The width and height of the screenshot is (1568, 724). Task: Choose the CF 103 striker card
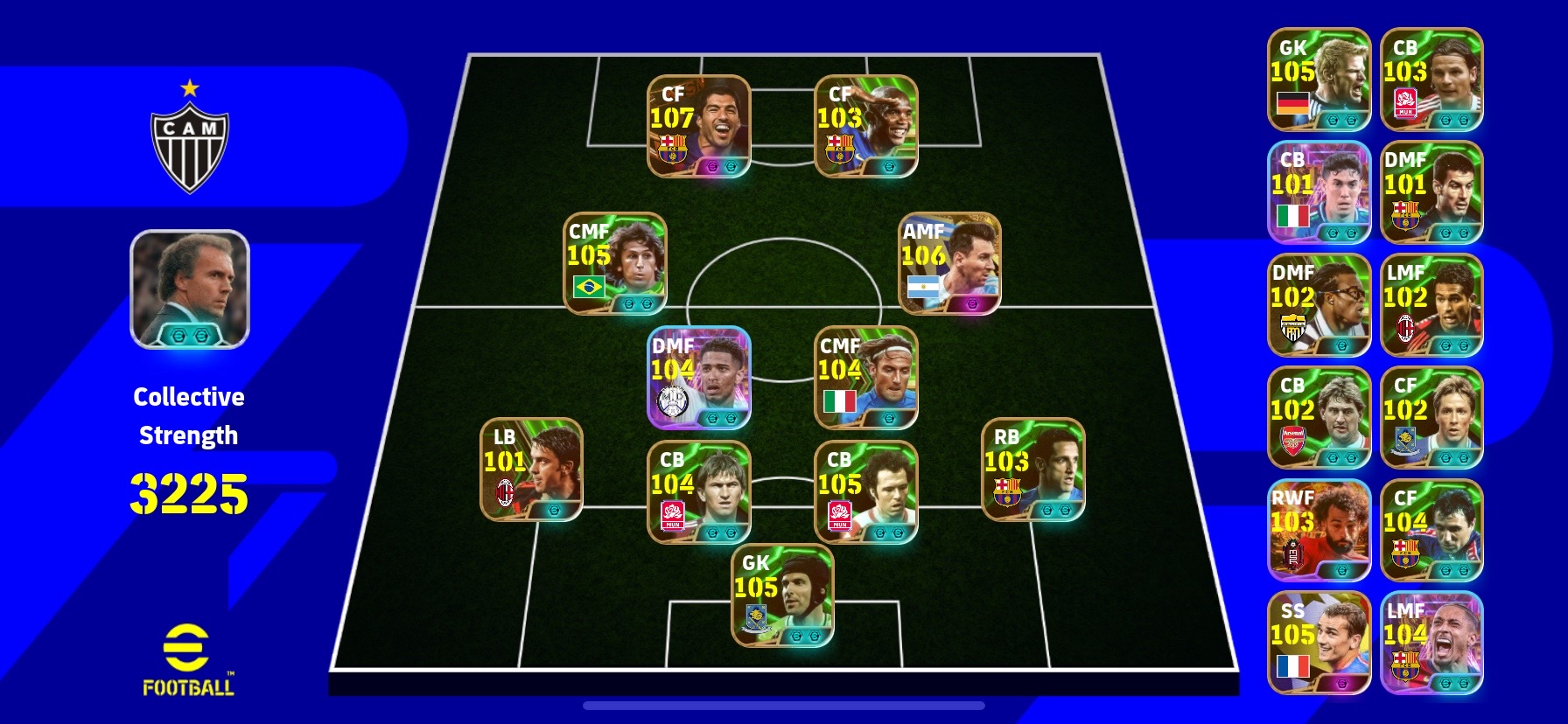[x=865, y=126]
